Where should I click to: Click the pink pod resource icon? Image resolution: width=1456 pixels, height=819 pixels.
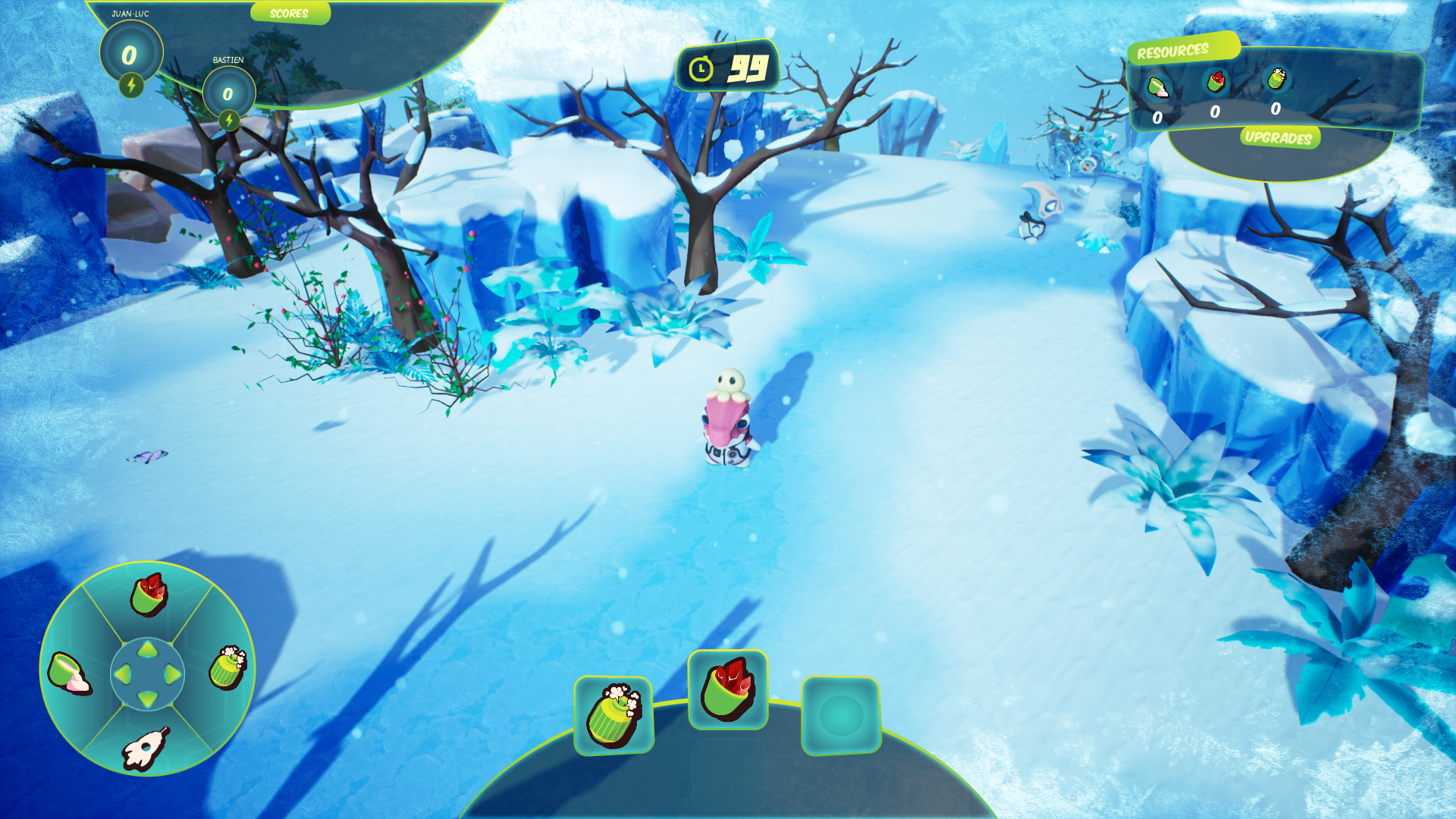tap(1157, 87)
